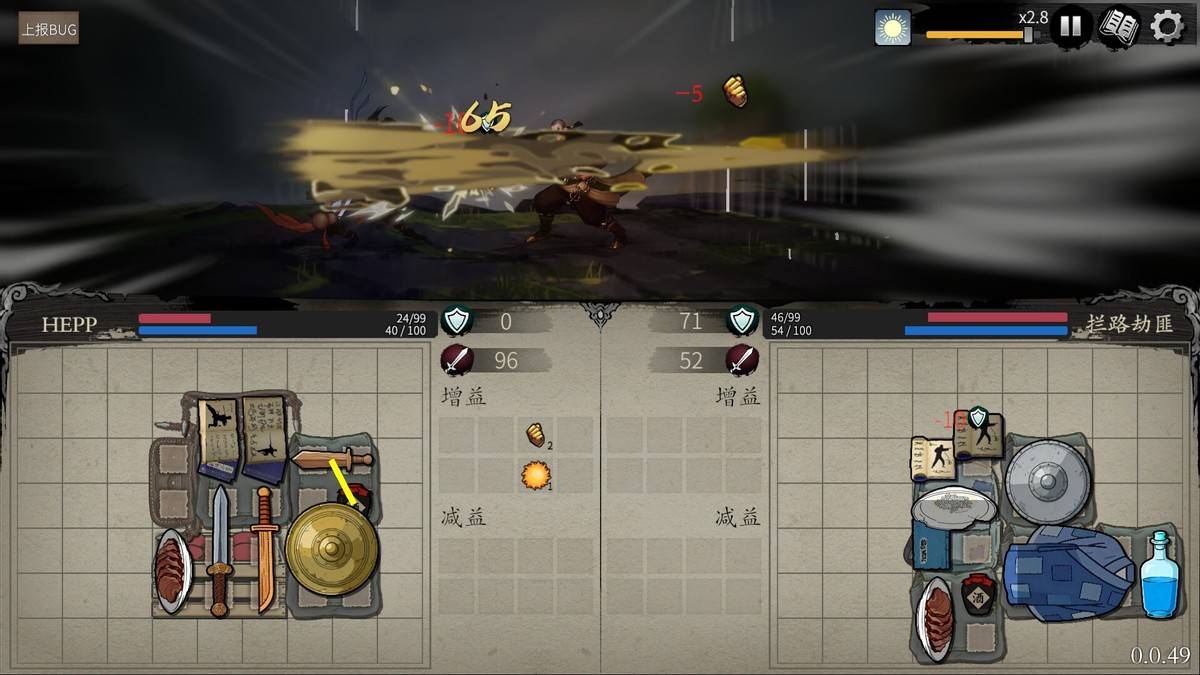Inspect the enemy's white straw hat

(953, 505)
